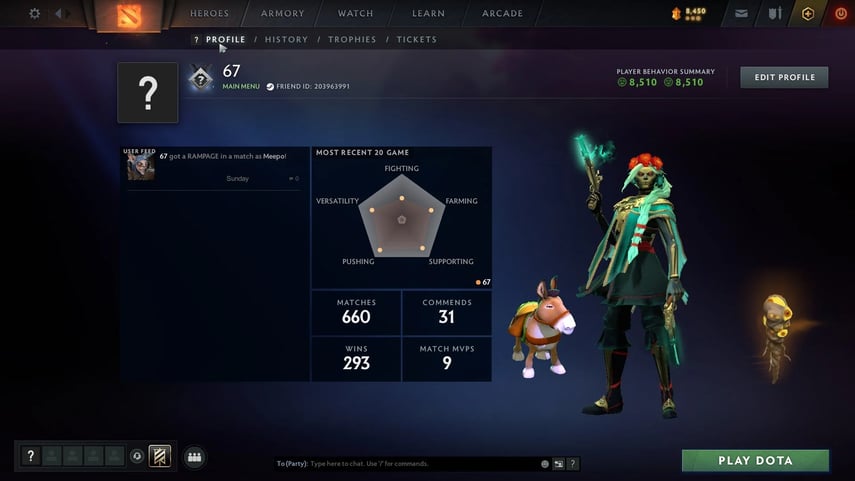The height and width of the screenshot is (481, 855).
Task: Open the mail envelope notifications
Action: [741, 14]
